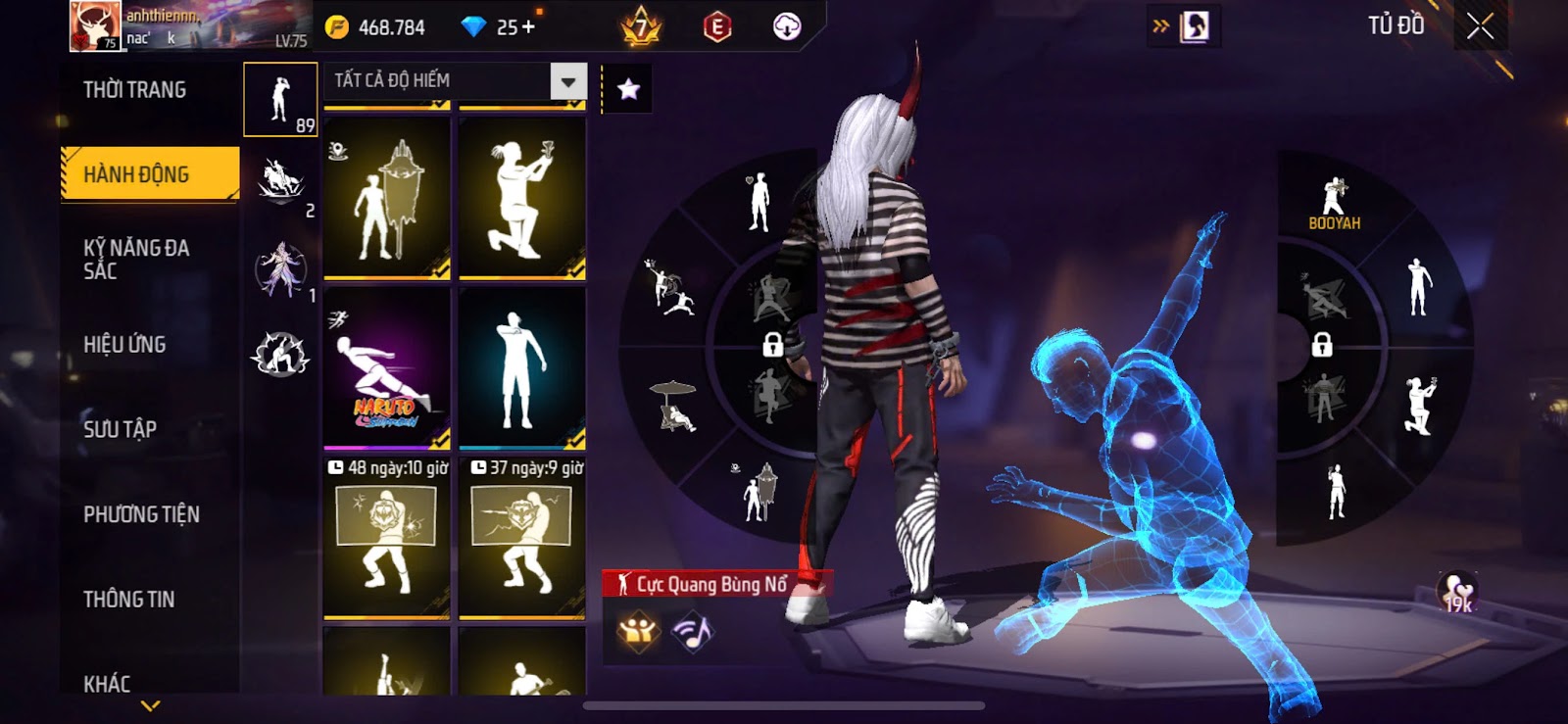Image resolution: width=1568 pixels, height=724 pixels.
Task: Open the Phương Tiện category
Action: coord(141,513)
